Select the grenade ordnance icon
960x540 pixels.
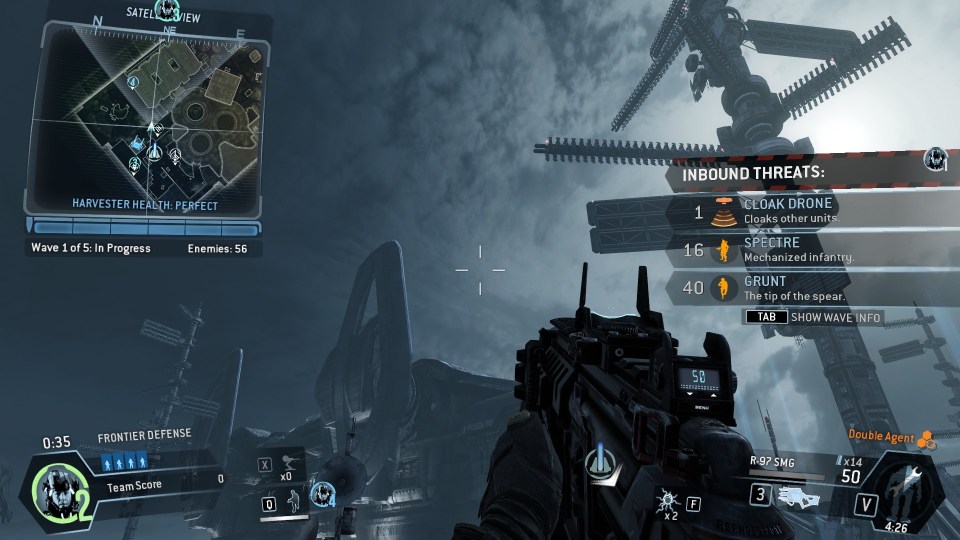(666, 502)
